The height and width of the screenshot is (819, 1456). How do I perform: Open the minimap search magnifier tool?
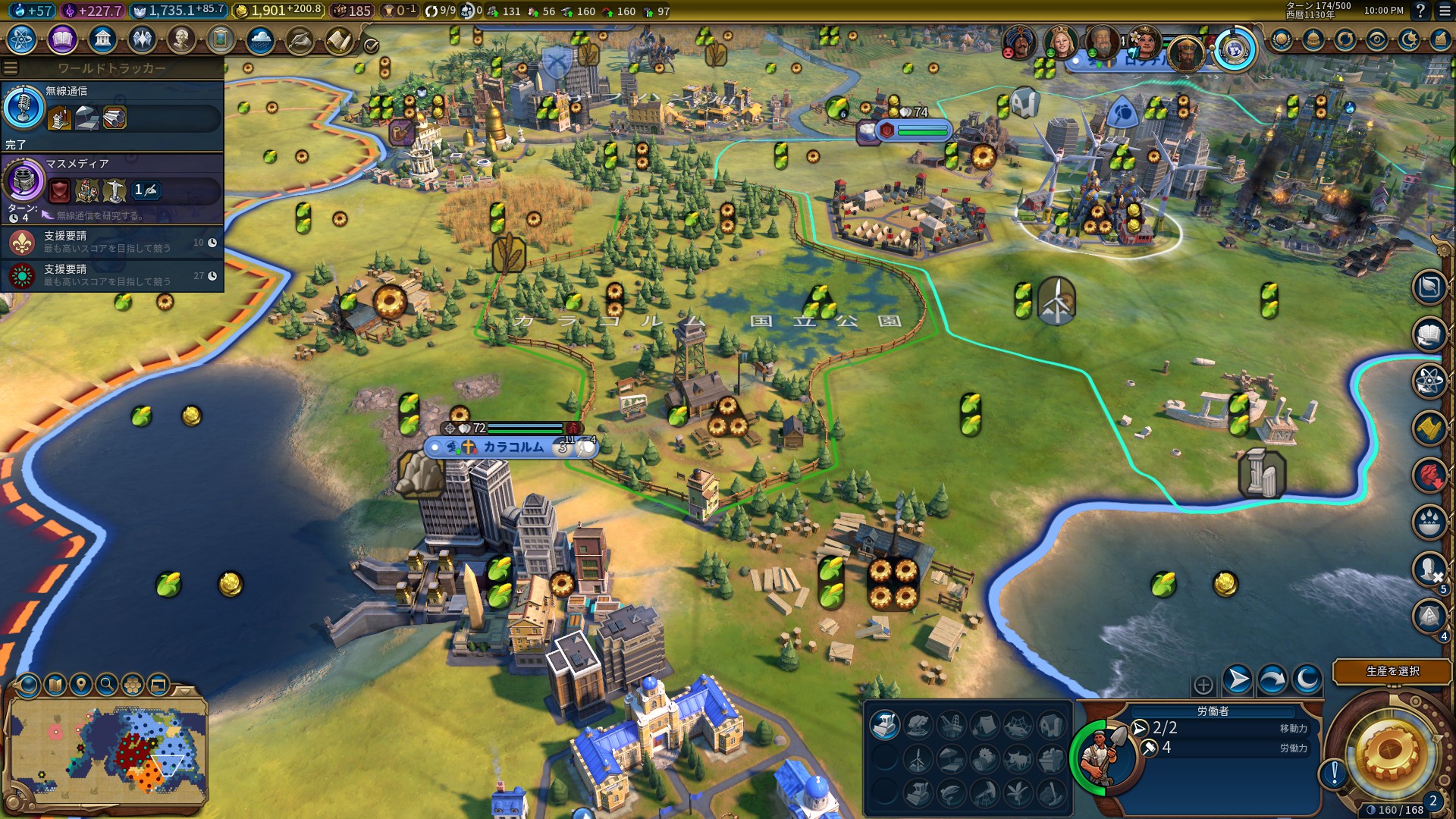(x=107, y=685)
